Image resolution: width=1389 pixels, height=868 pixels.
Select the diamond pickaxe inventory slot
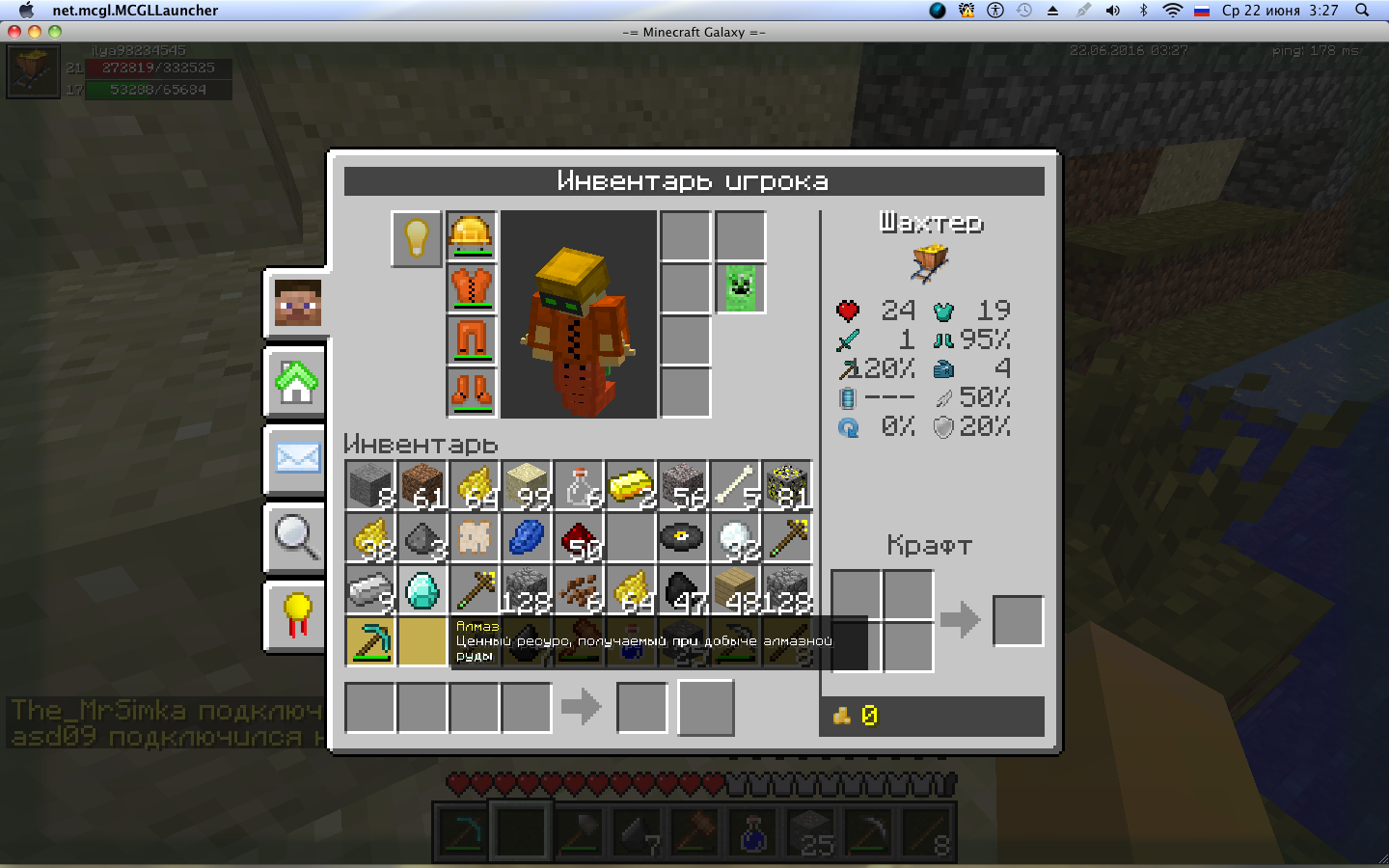tap(370, 641)
